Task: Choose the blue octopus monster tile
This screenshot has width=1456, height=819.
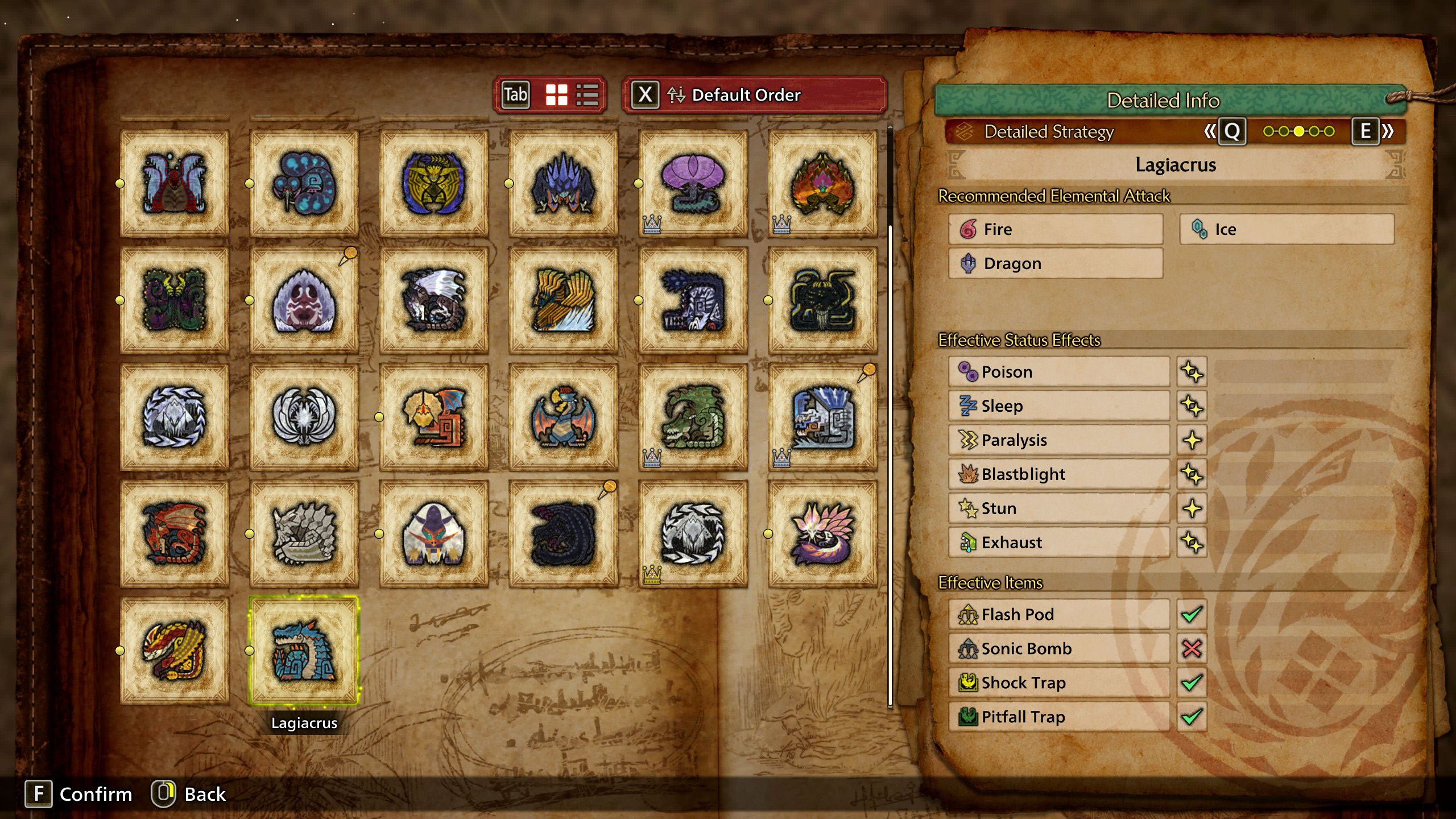Action: [304, 183]
